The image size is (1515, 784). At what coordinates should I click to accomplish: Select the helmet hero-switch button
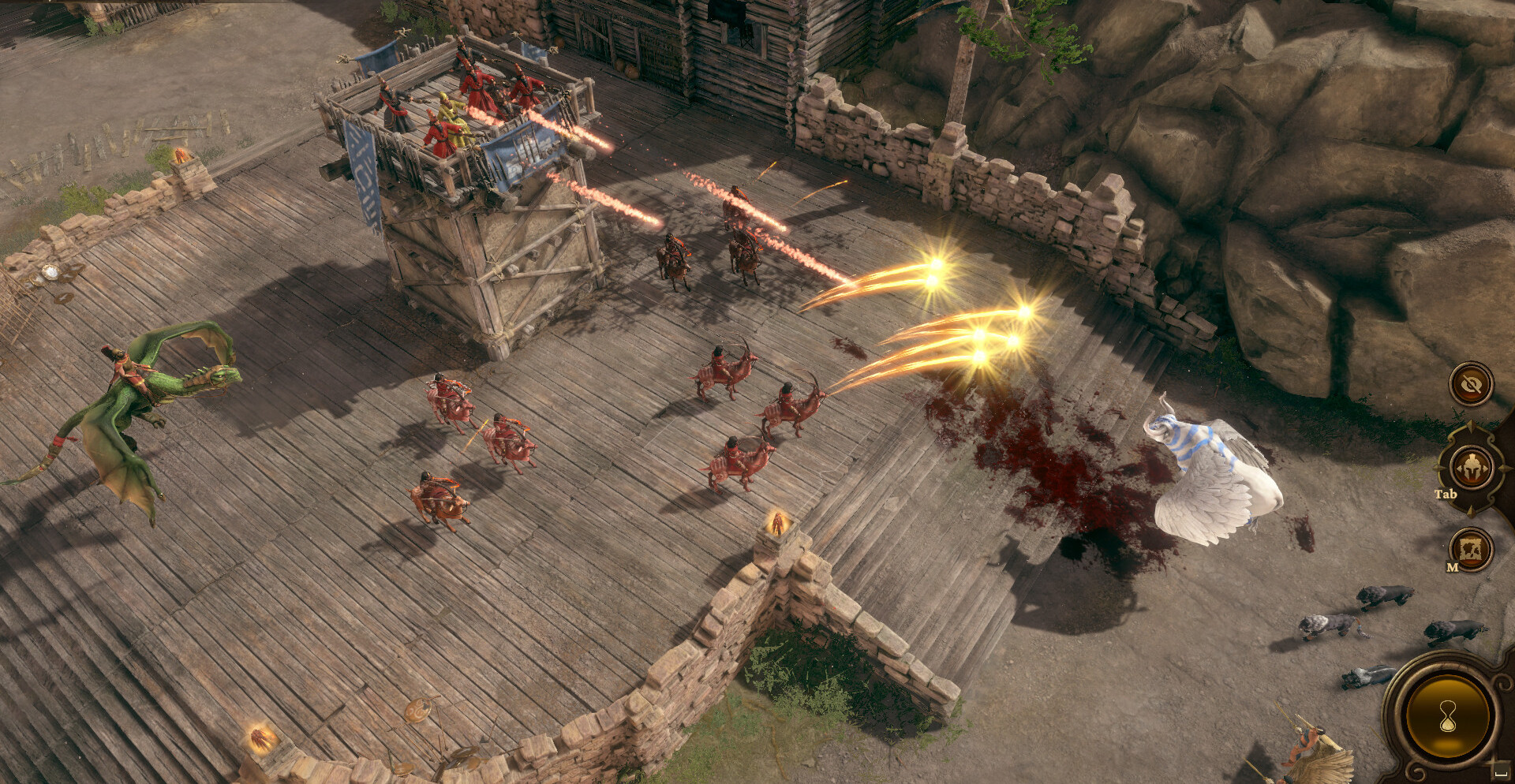(x=1471, y=467)
